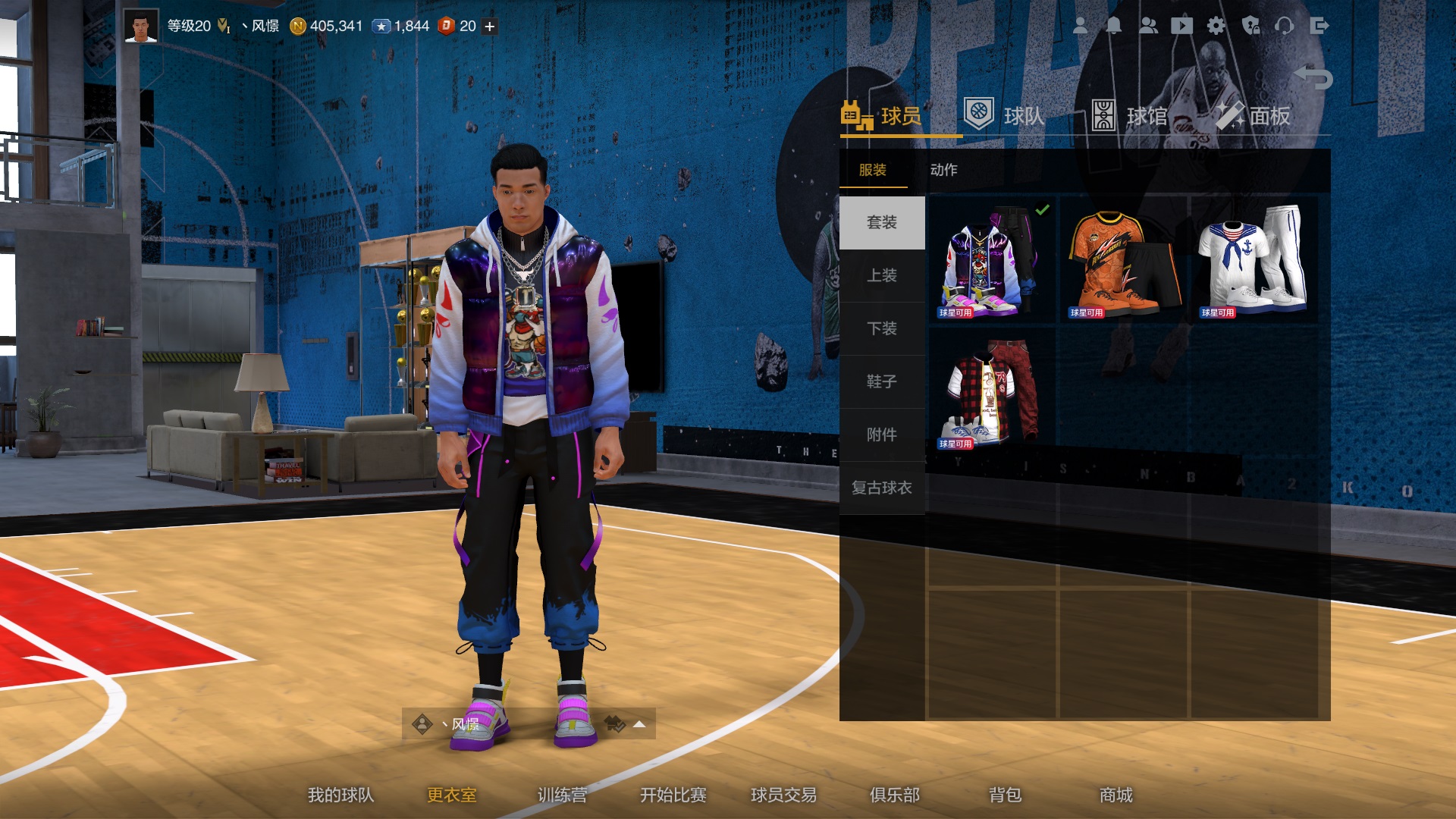The image size is (1456, 819).
Task: Click the player avatar badge beside name
Action: click(422, 723)
